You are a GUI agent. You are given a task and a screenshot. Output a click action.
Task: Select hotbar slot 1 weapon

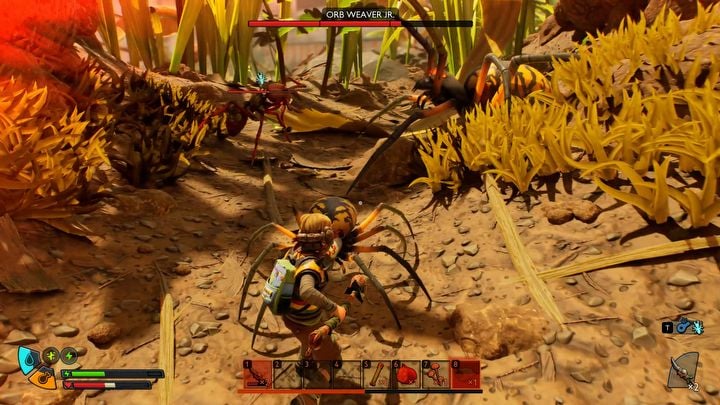[x=258, y=375]
